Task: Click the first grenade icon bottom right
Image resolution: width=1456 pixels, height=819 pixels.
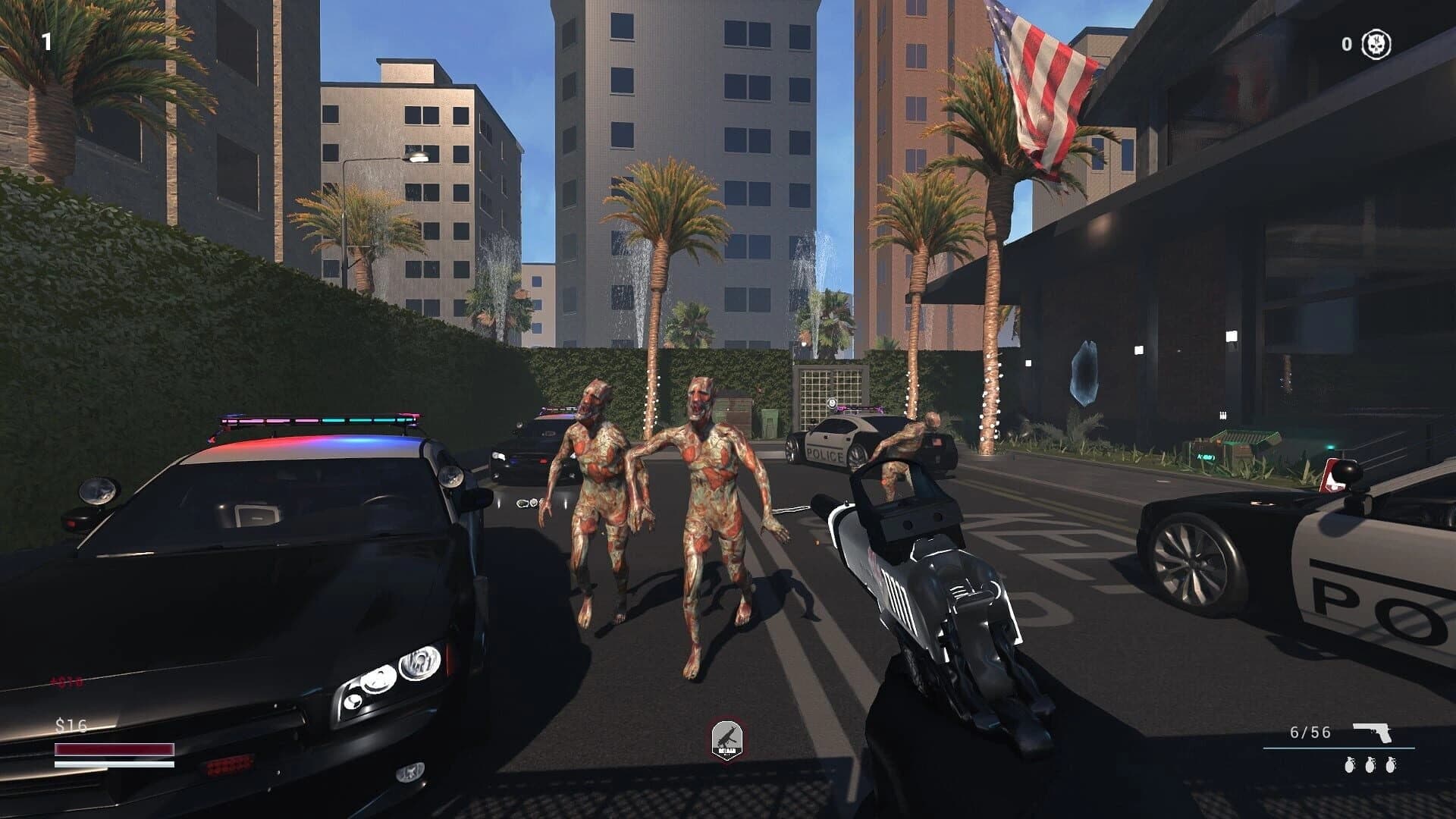Action: coord(1349,766)
